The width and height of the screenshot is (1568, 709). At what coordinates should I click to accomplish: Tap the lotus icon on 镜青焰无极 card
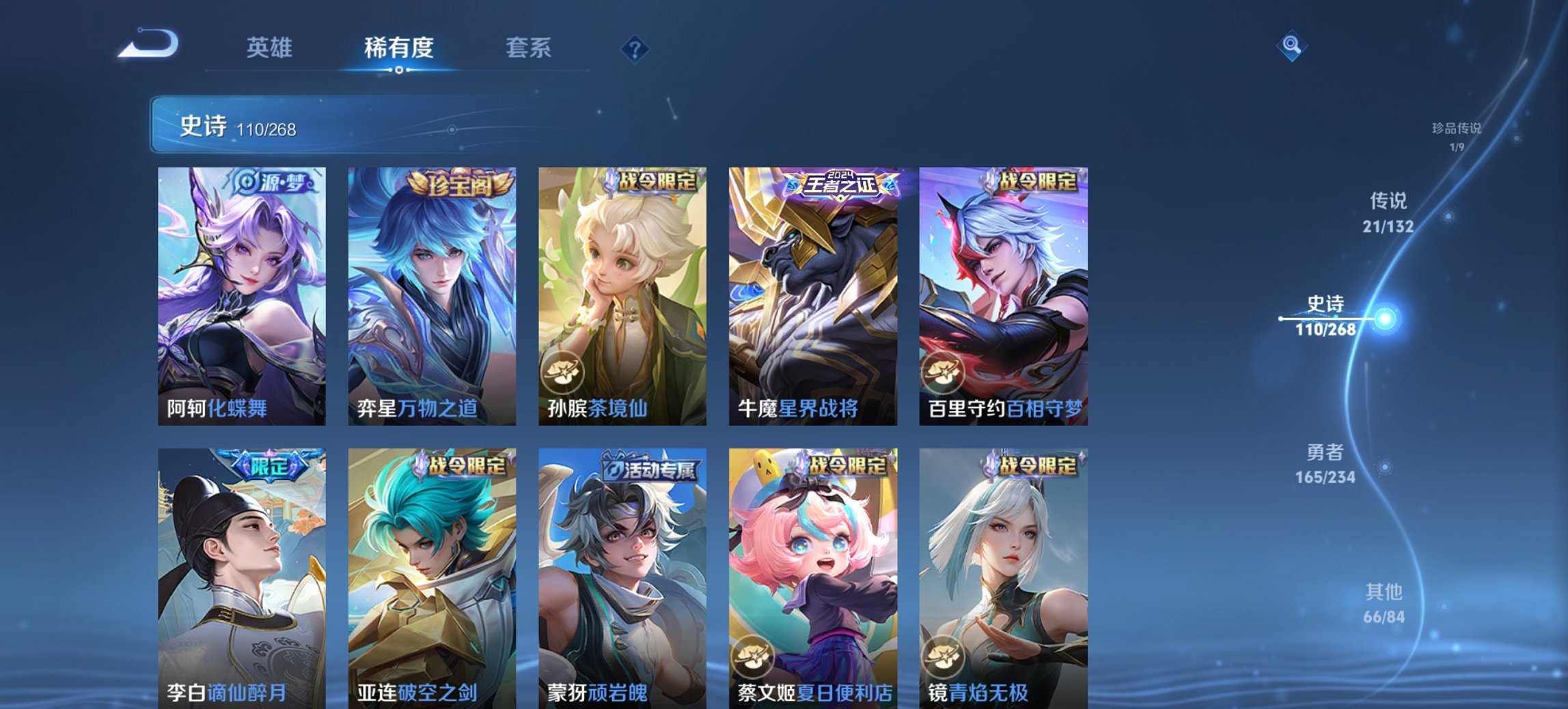click(945, 656)
